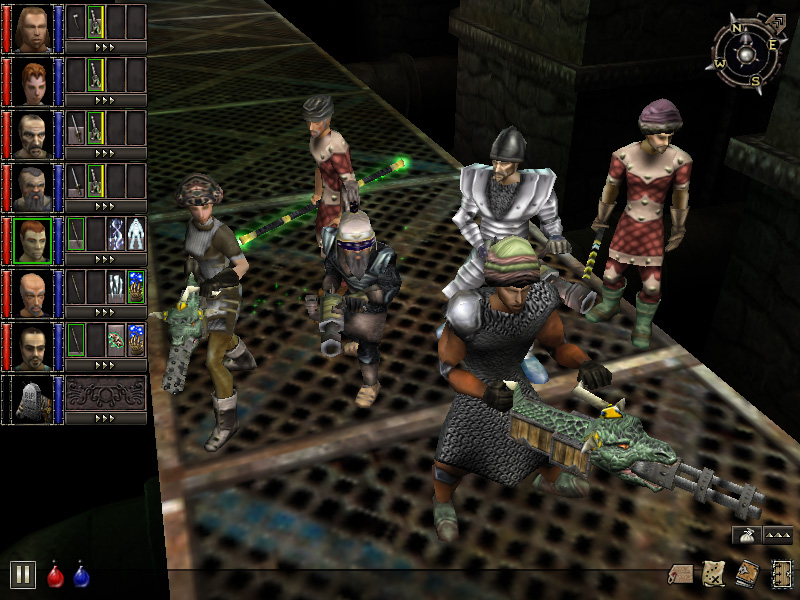
Task: Drink a blue mana potion
Action: click(81, 575)
